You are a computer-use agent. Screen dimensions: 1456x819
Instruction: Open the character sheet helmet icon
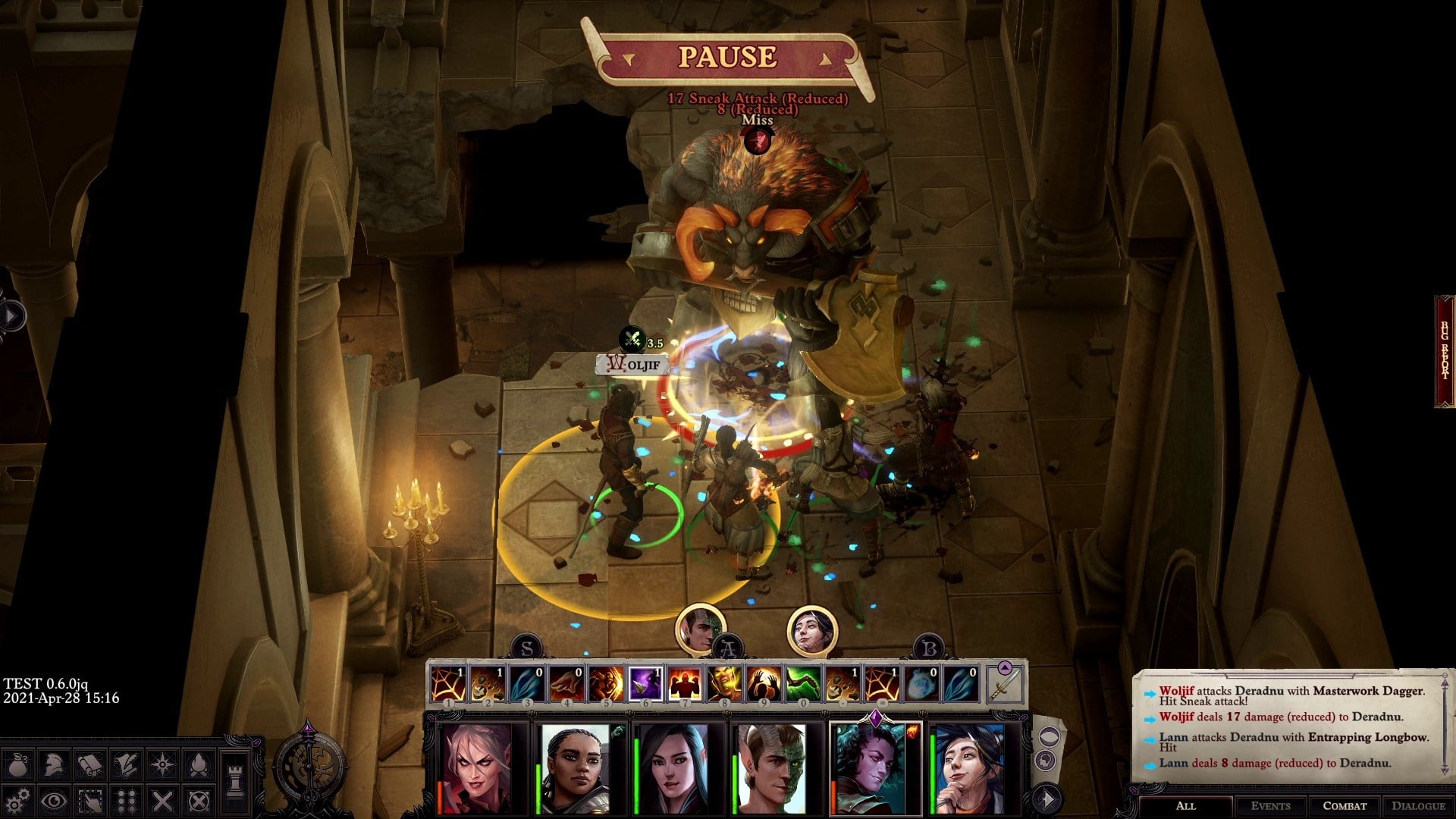click(x=54, y=764)
